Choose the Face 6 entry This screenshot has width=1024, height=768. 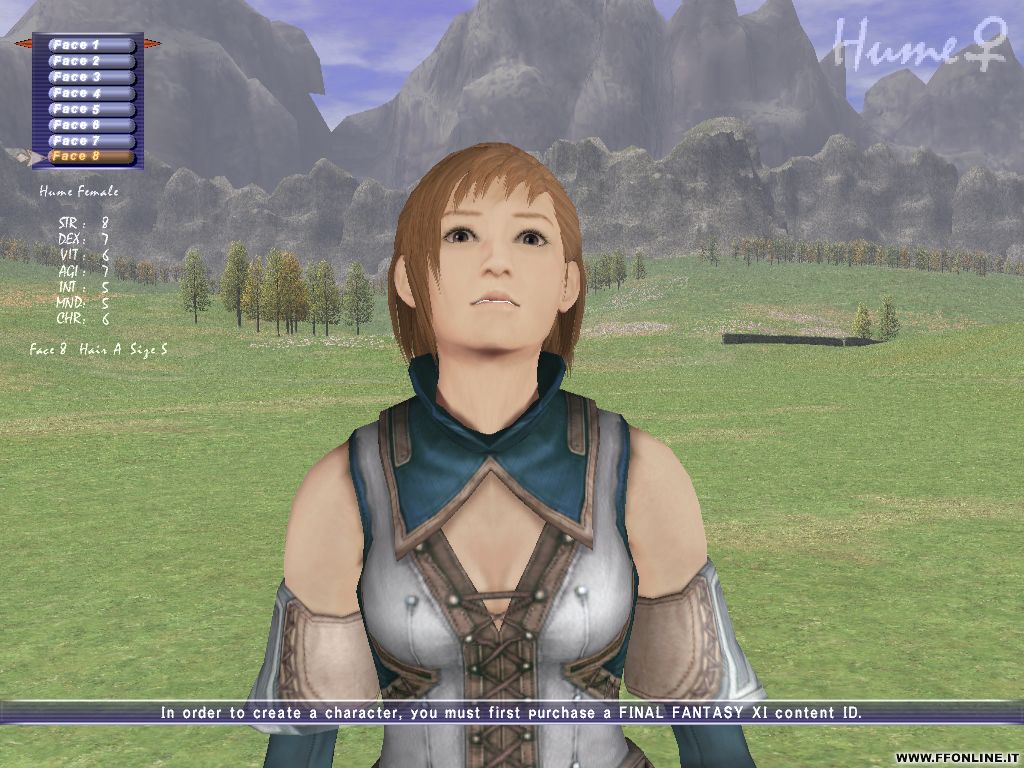90,125
